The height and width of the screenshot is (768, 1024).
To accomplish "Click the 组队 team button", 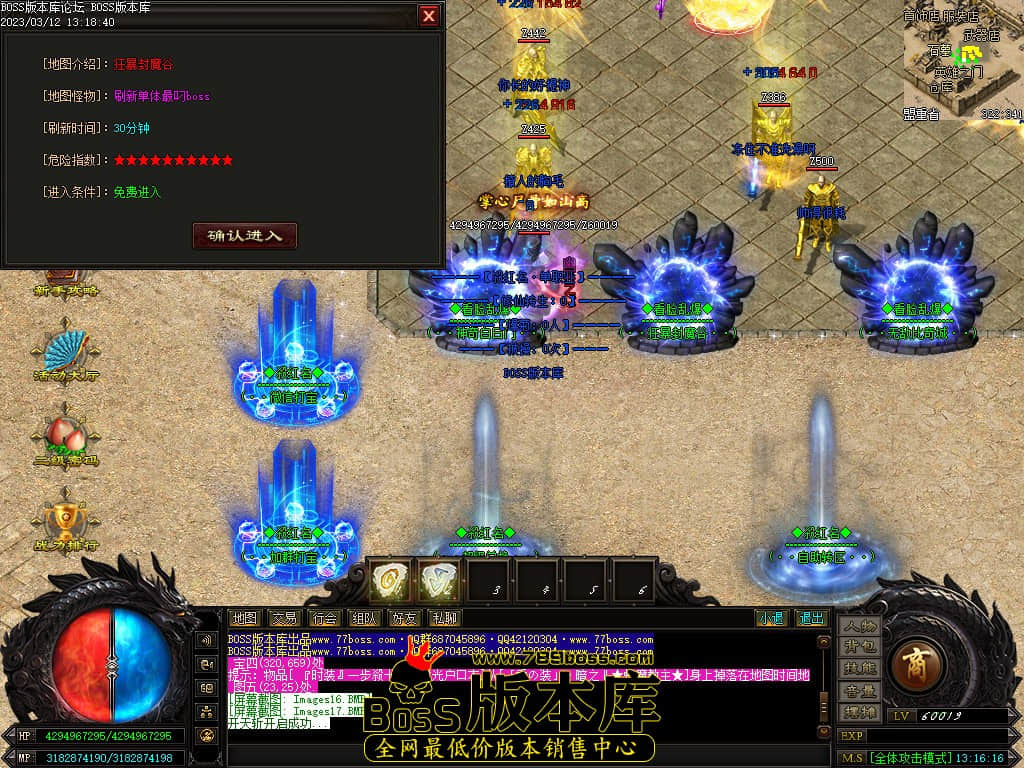I will pyautogui.click(x=364, y=618).
